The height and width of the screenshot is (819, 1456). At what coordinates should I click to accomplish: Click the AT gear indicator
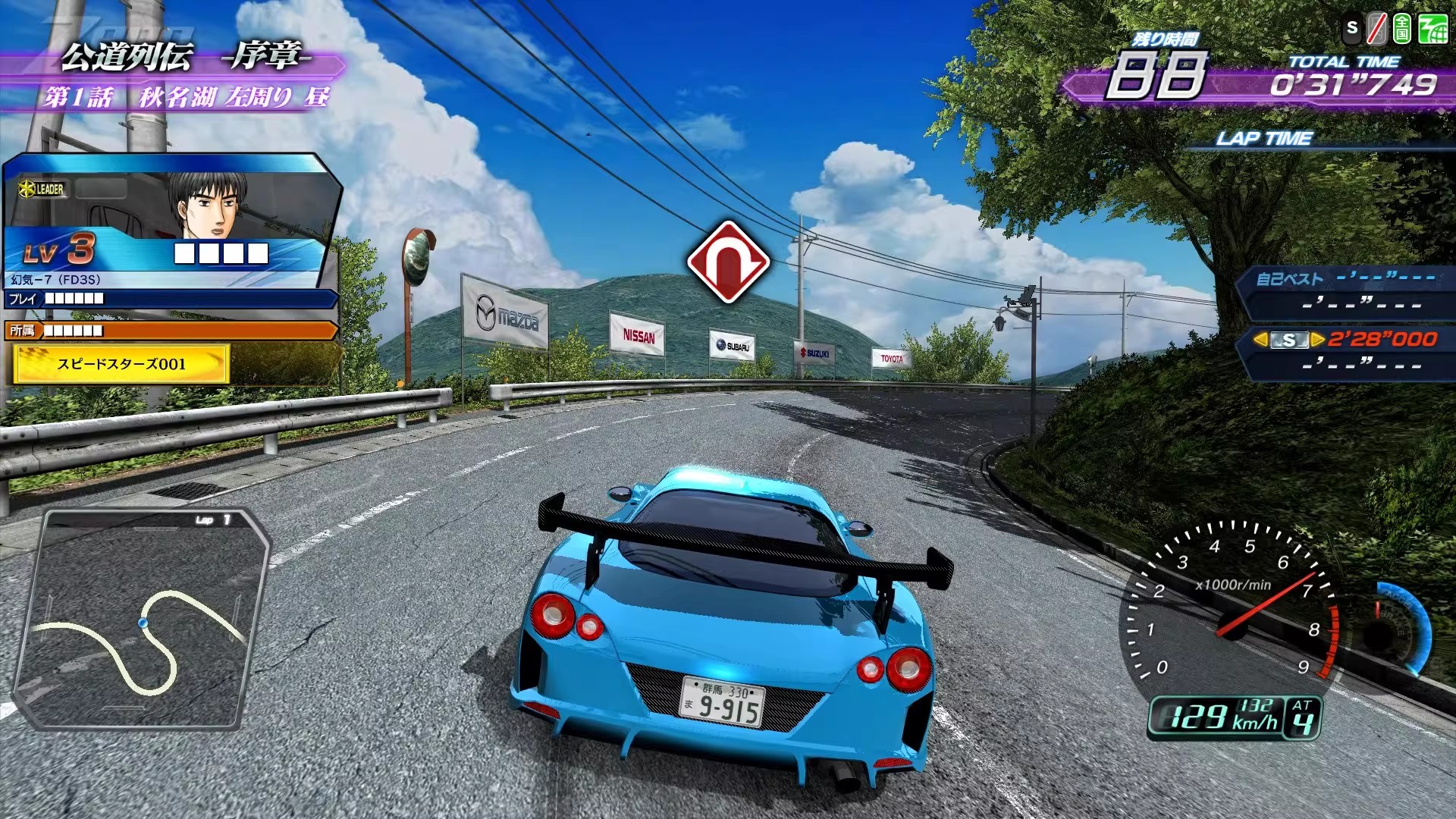pos(1302,717)
